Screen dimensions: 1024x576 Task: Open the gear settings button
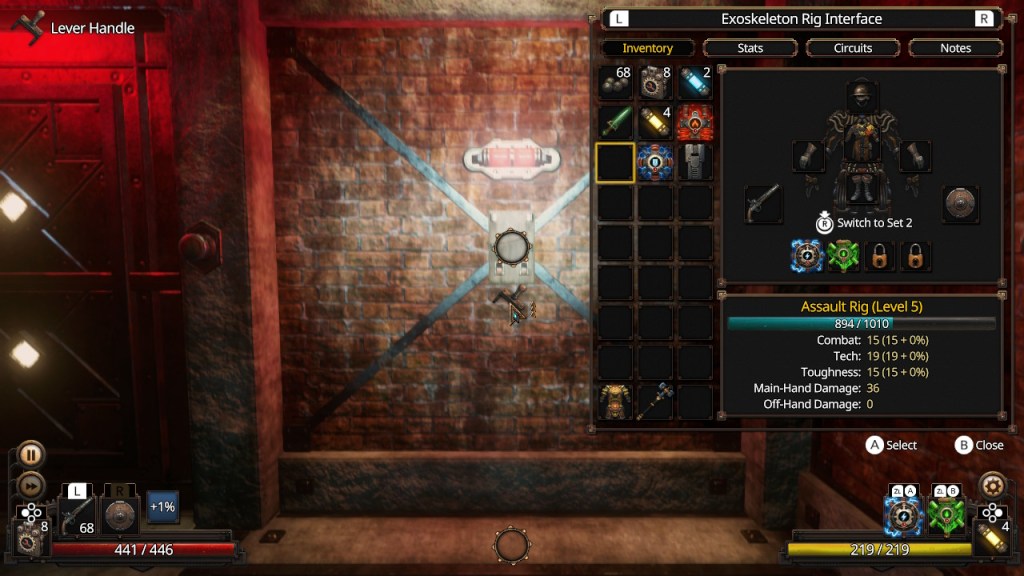(x=992, y=485)
